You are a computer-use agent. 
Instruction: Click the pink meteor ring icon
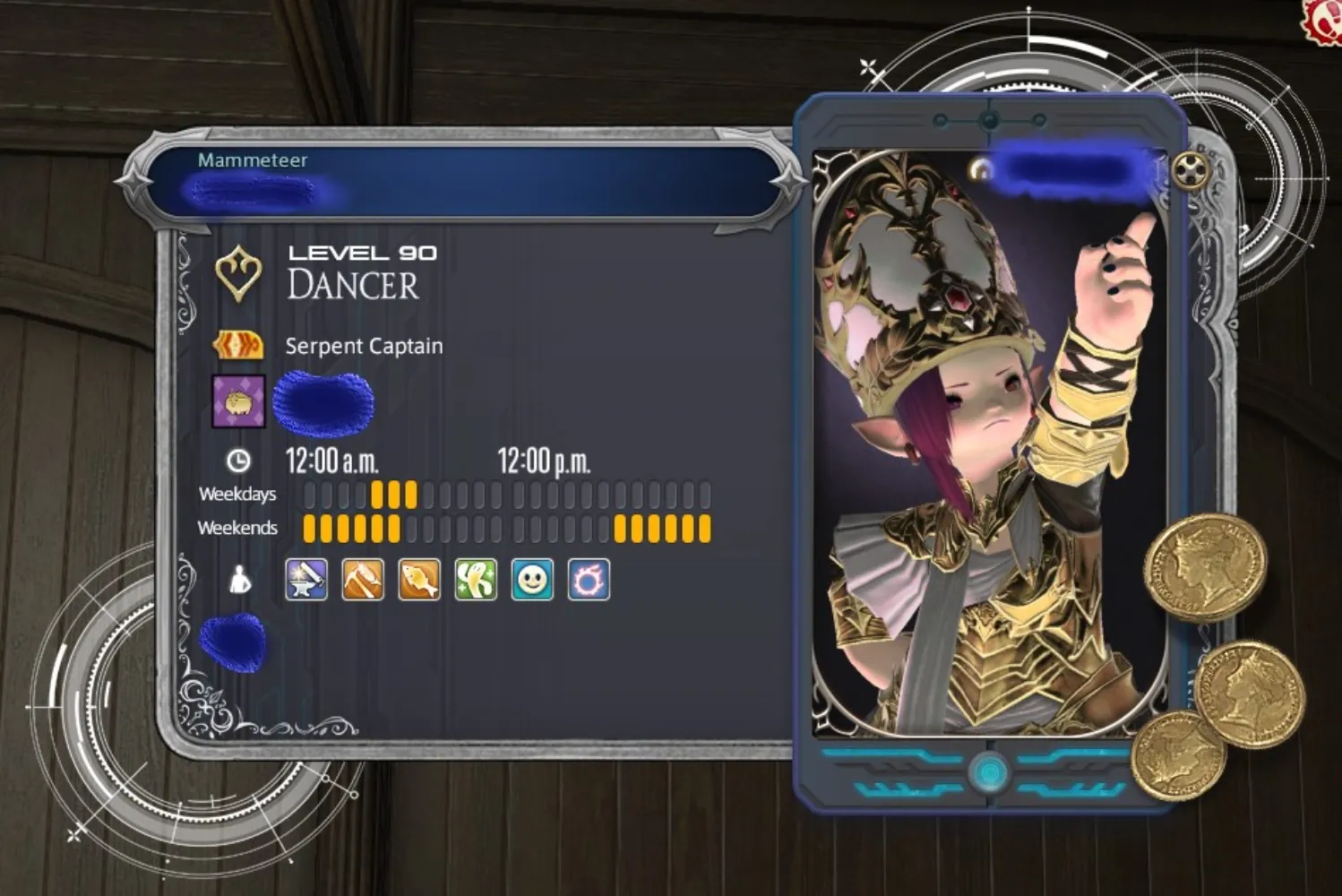click(589, 580)
